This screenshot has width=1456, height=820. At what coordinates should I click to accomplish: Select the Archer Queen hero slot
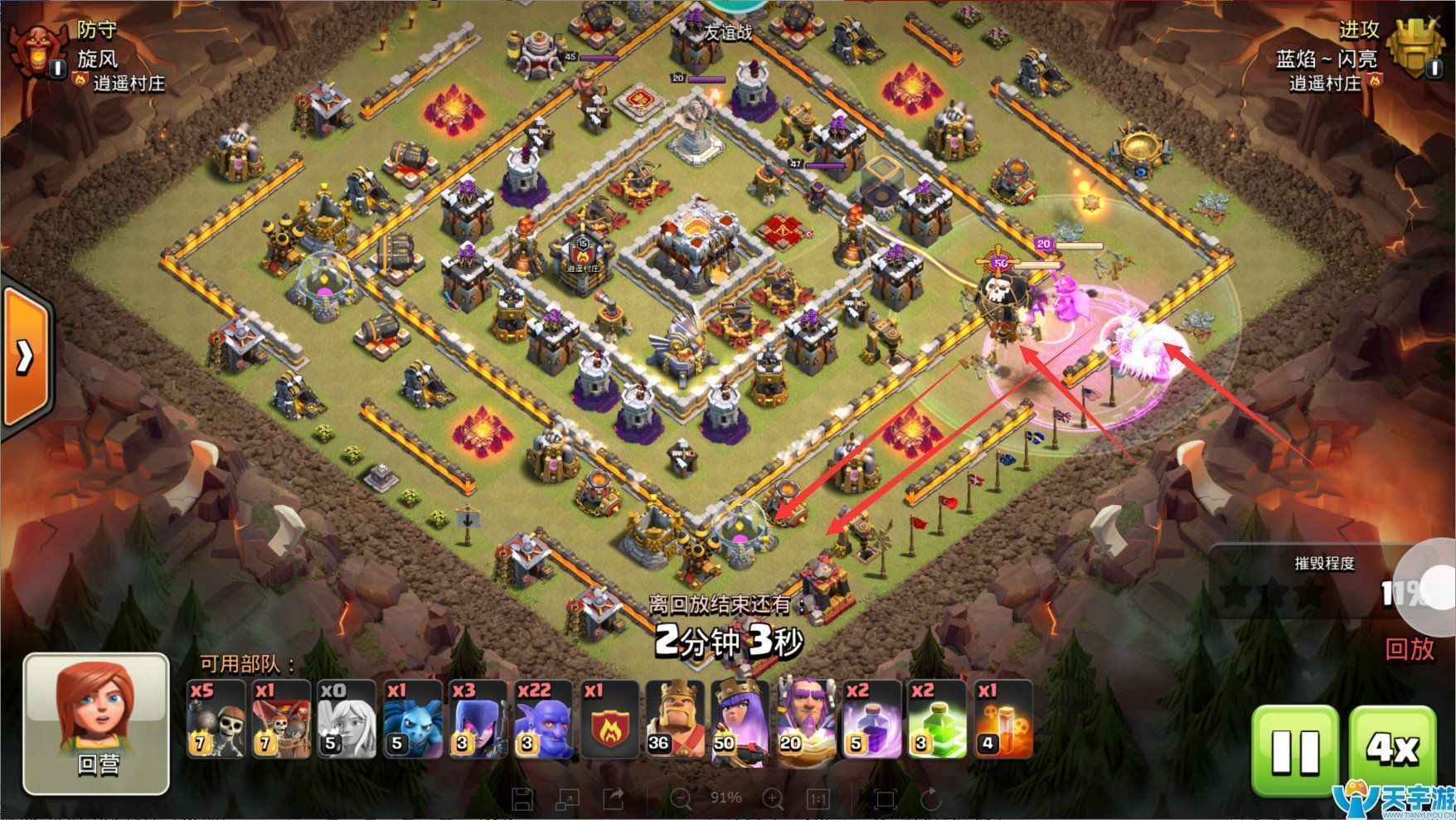click(740, 719)
